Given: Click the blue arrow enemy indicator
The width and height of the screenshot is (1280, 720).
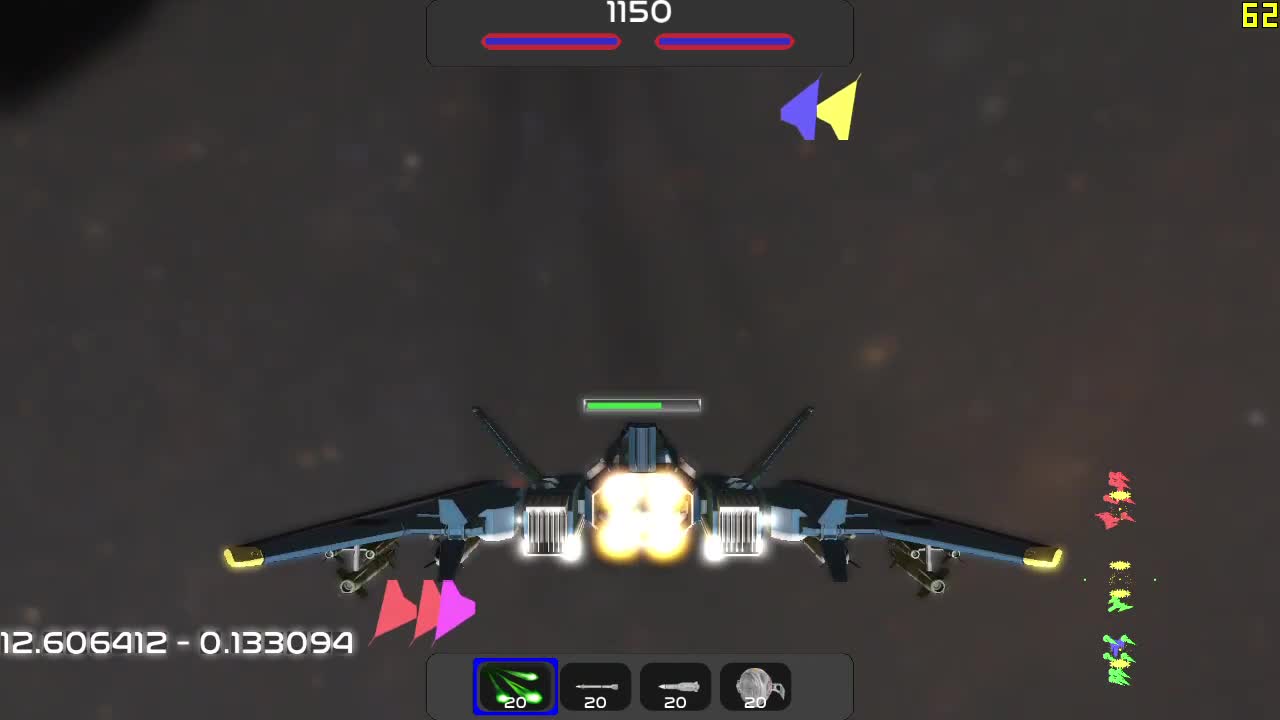Looking at the screenshot, I should [x=800, y=107].
